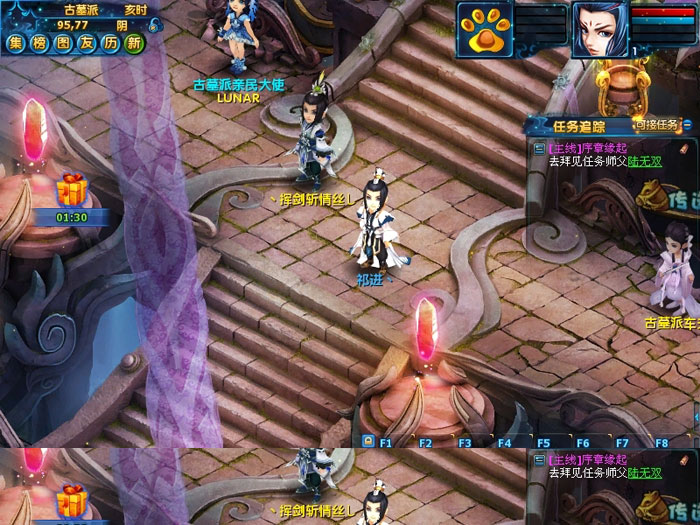Viewport: 700px width, 525px height.
Task: Claim the timed gift box reward
Action: click(x=71, y=188)
